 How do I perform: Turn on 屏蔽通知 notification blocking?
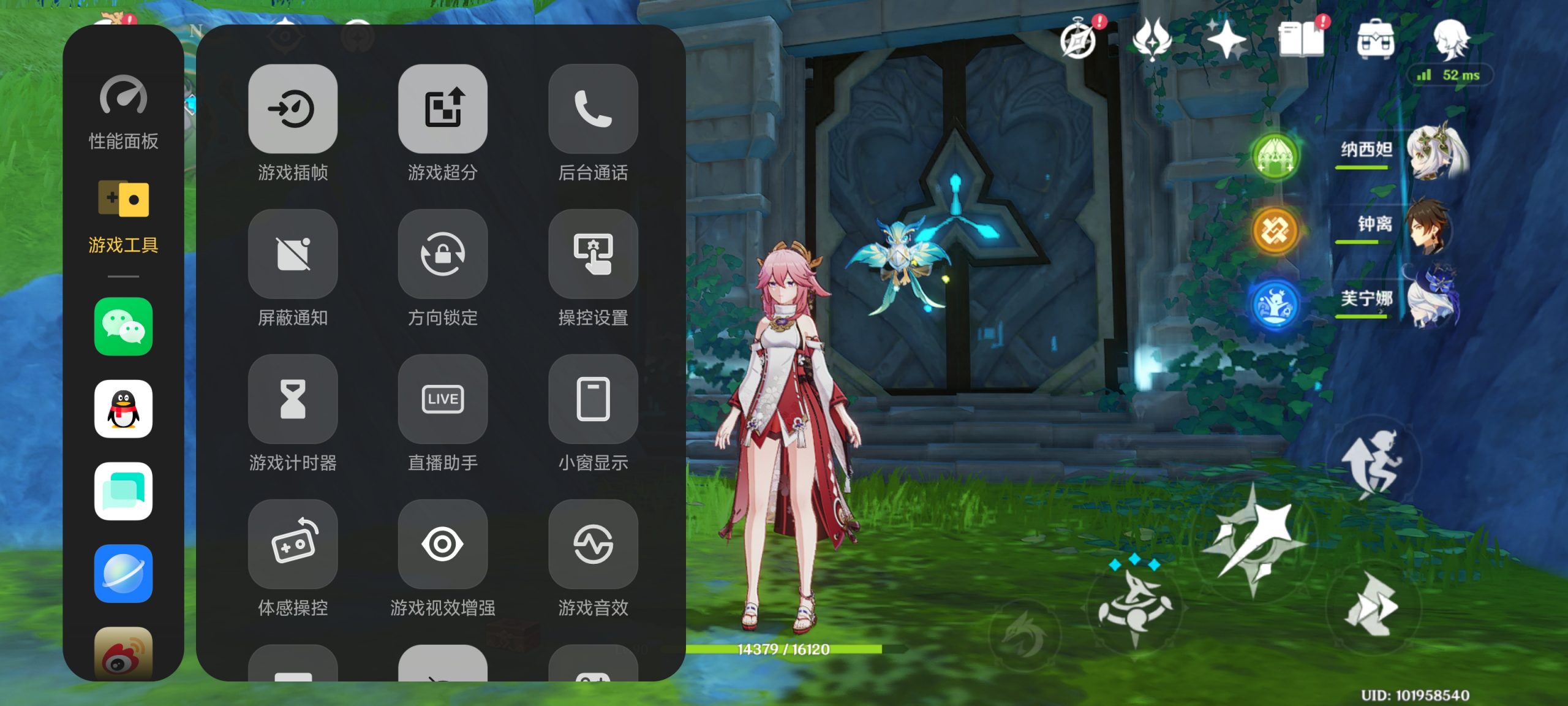tap(293, 254)
